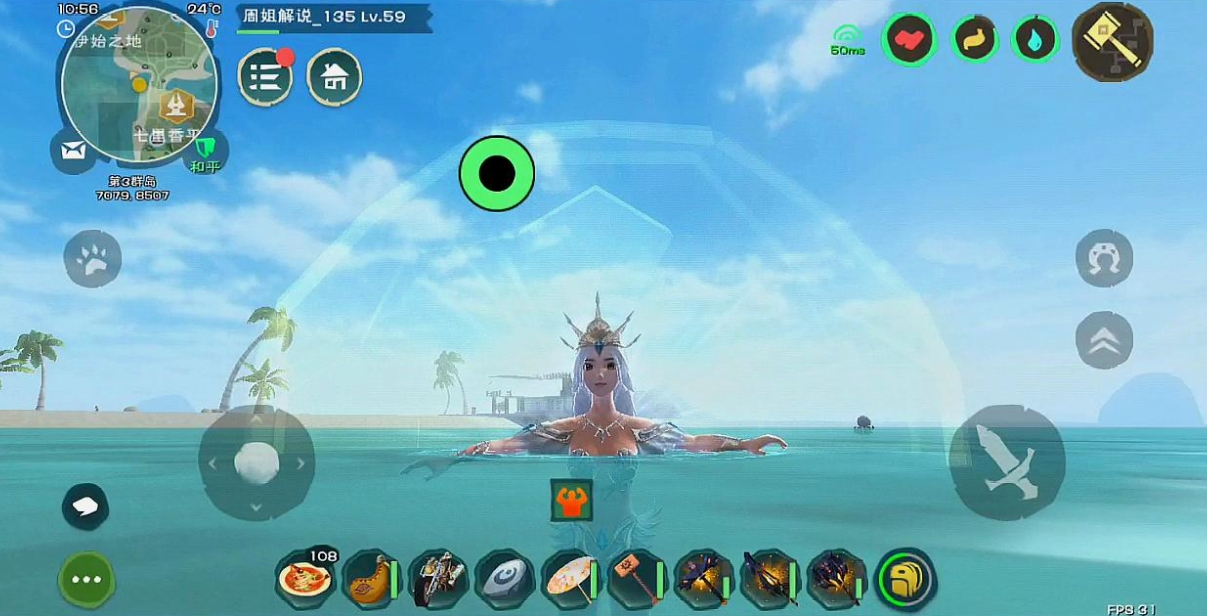Select the paper umbrella hotbar slot
This screenshot has width=1207, height=616.
tap(570, 578)
